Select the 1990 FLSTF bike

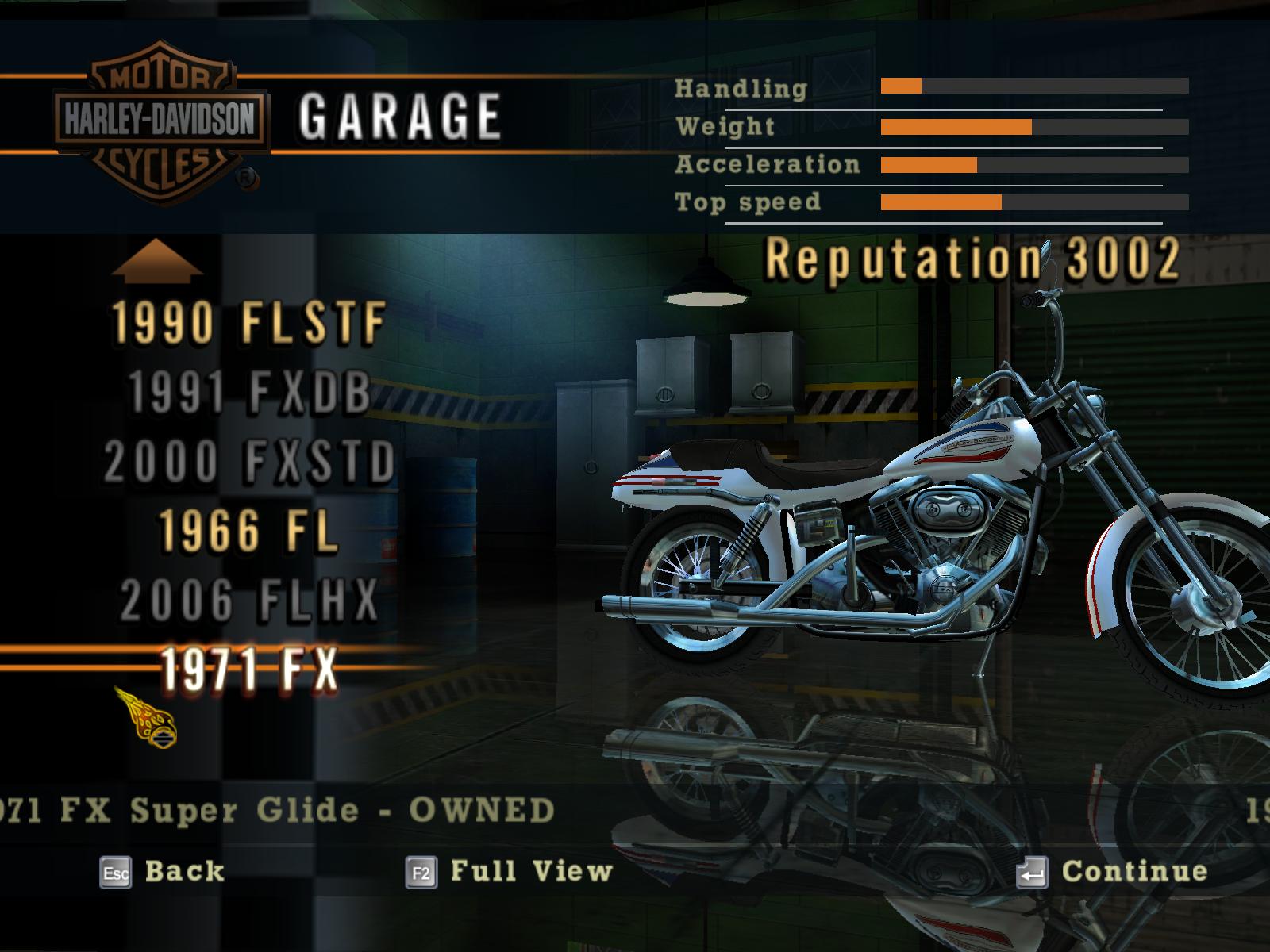click(248, 323)
